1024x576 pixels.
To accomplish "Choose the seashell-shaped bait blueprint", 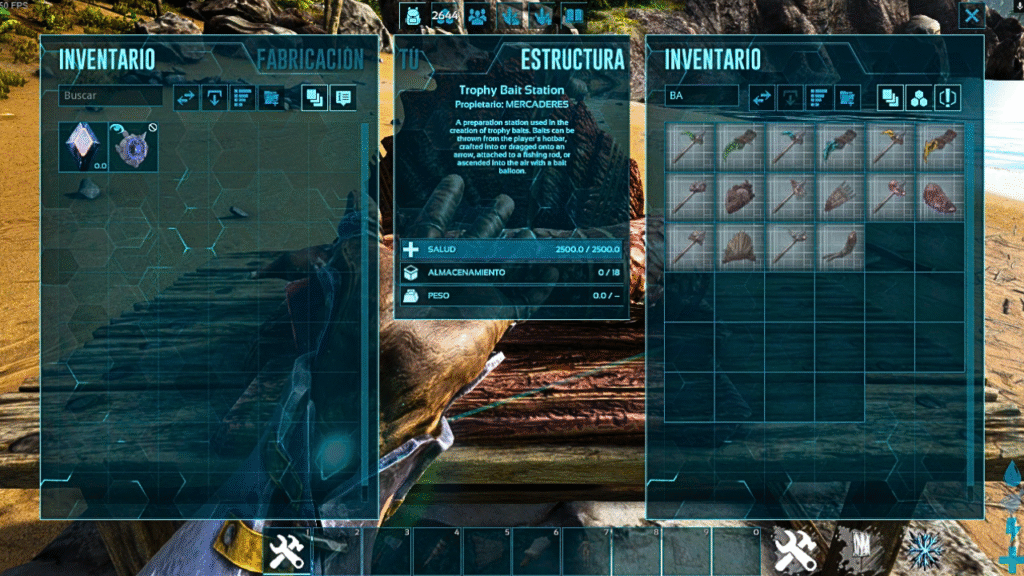I will tap(740, 246).
